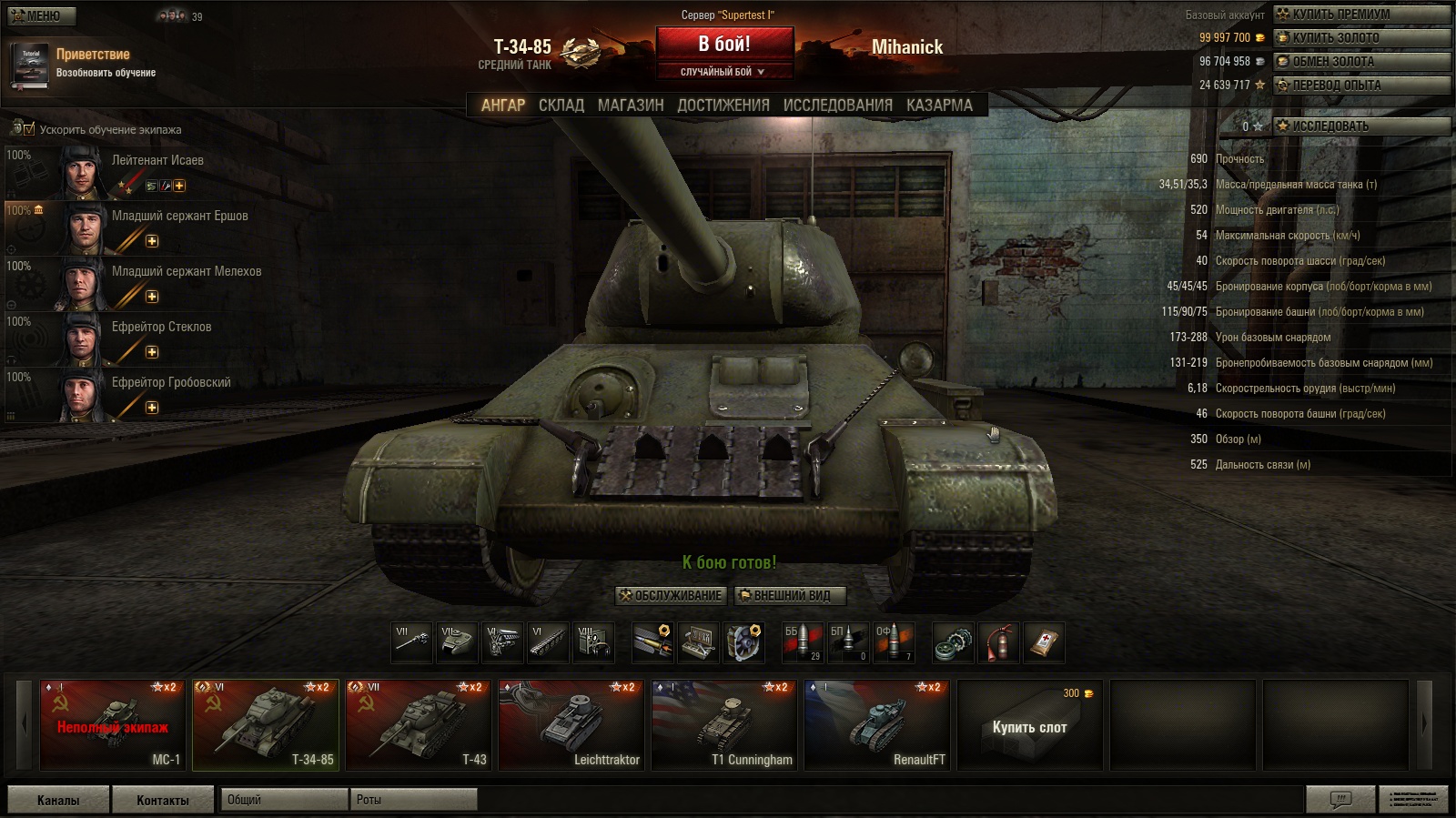Click 'Купить слот' to buy a slot
This screenshot has height=818, width=1456.
click(1029, 727)
